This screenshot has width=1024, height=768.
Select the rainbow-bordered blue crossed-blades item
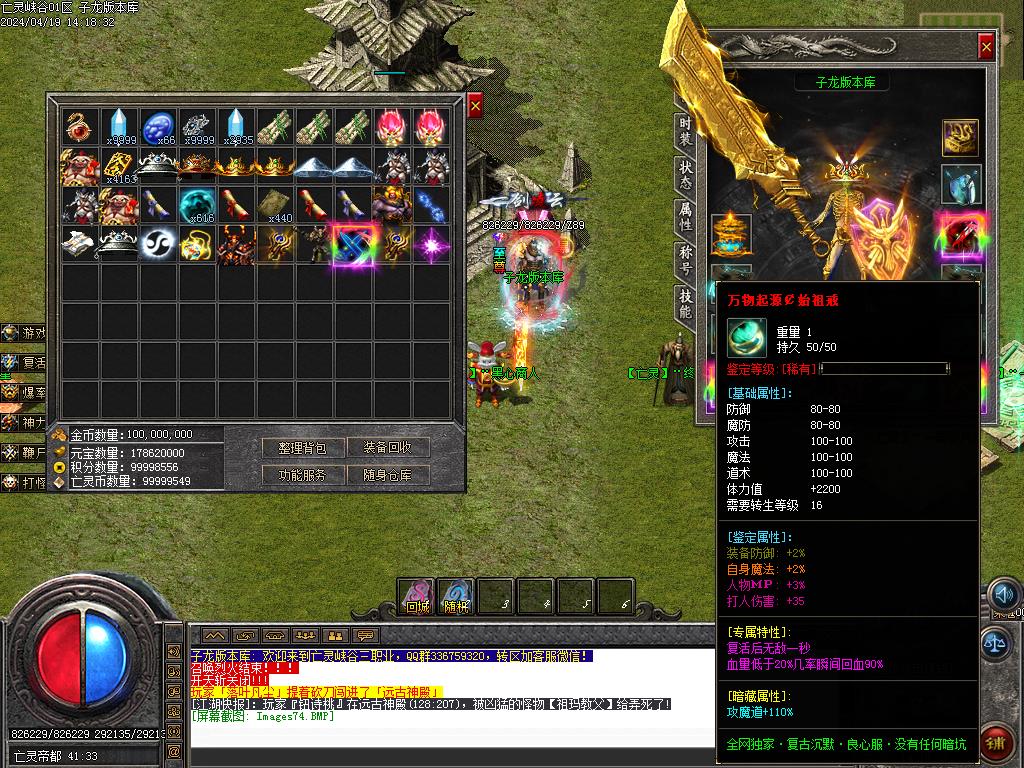[354, 245]
